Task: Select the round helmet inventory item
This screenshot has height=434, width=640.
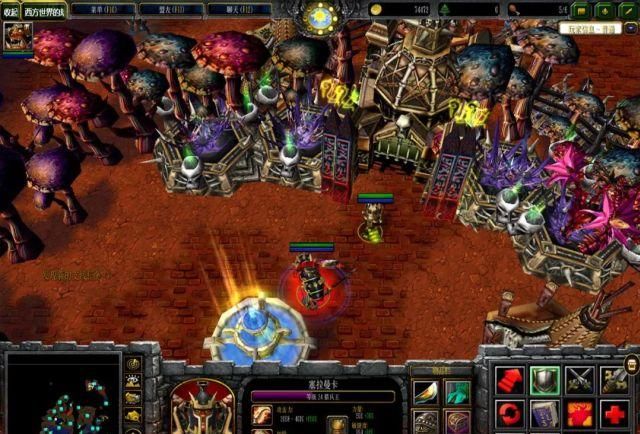Action: (426, 423)
